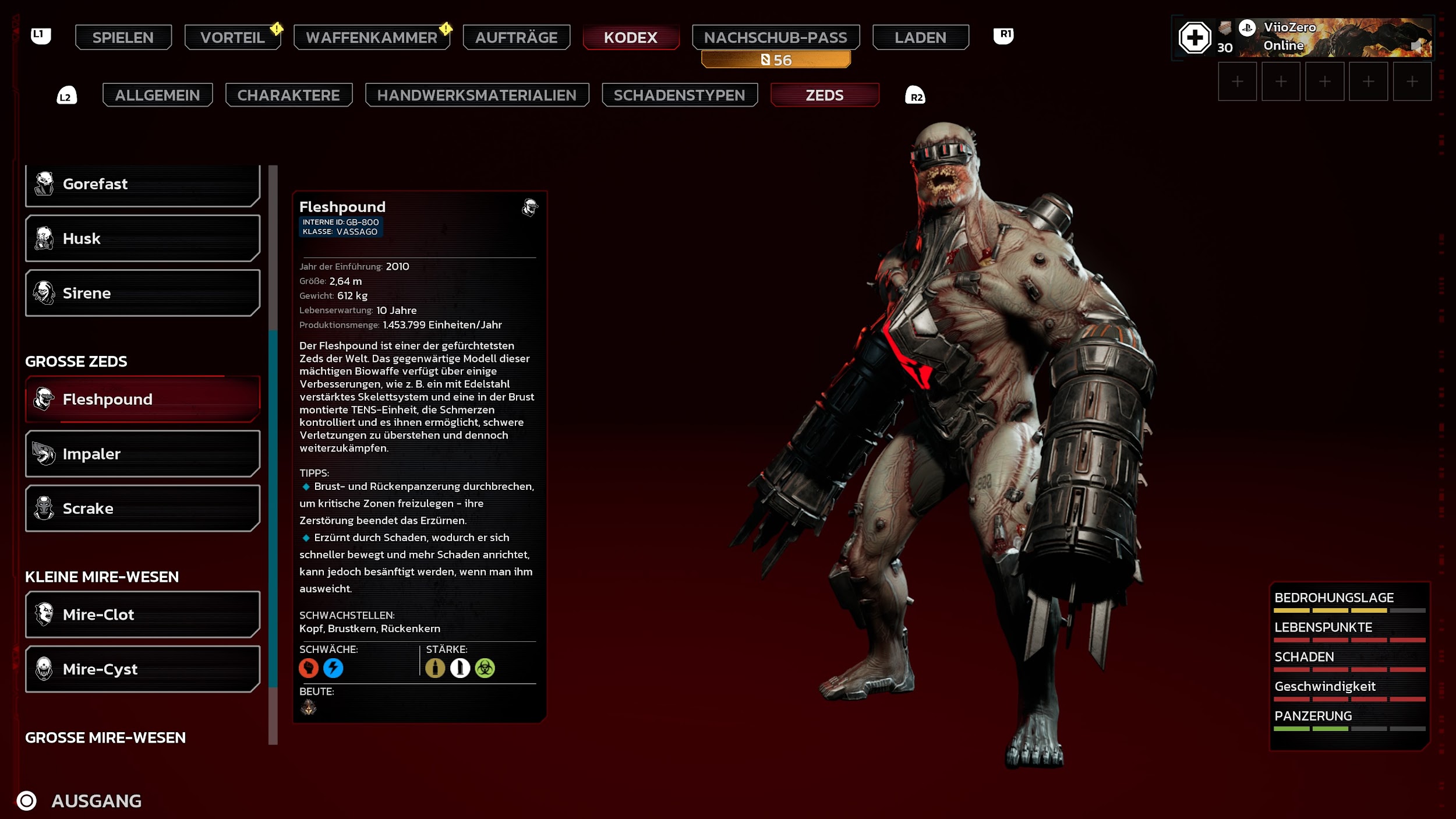
Task: Switch to the LADEN shop tab
Action: [x=920, y=37]
